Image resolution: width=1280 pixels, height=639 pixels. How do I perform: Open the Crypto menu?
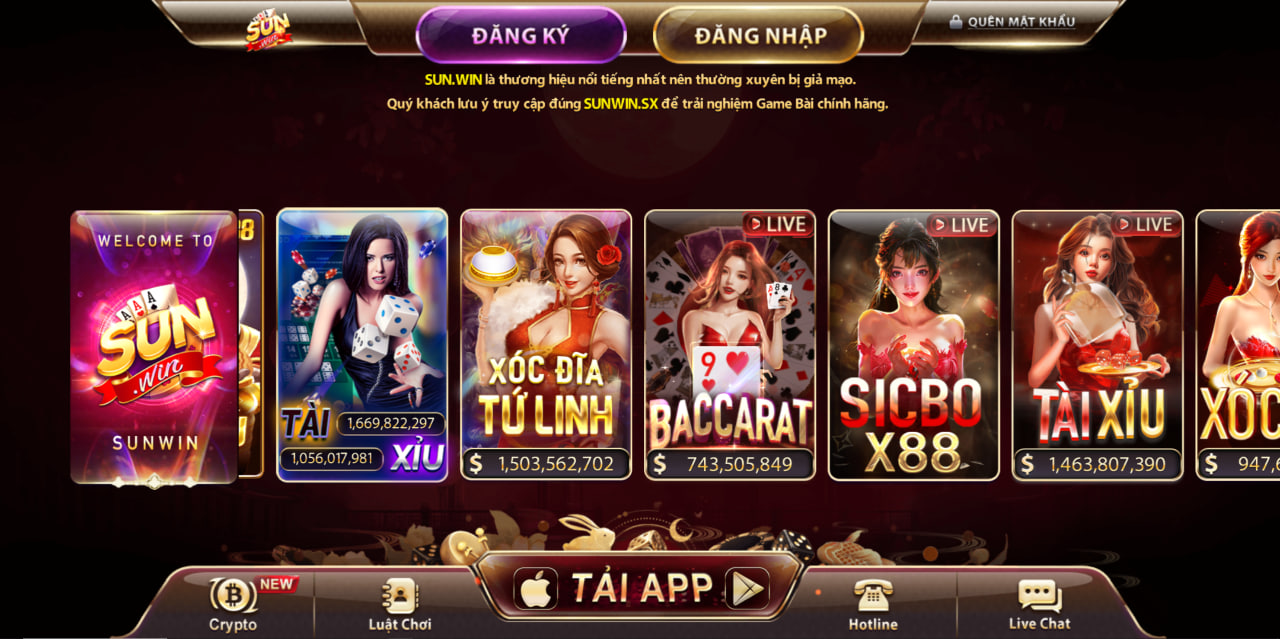tap(233, 604)
